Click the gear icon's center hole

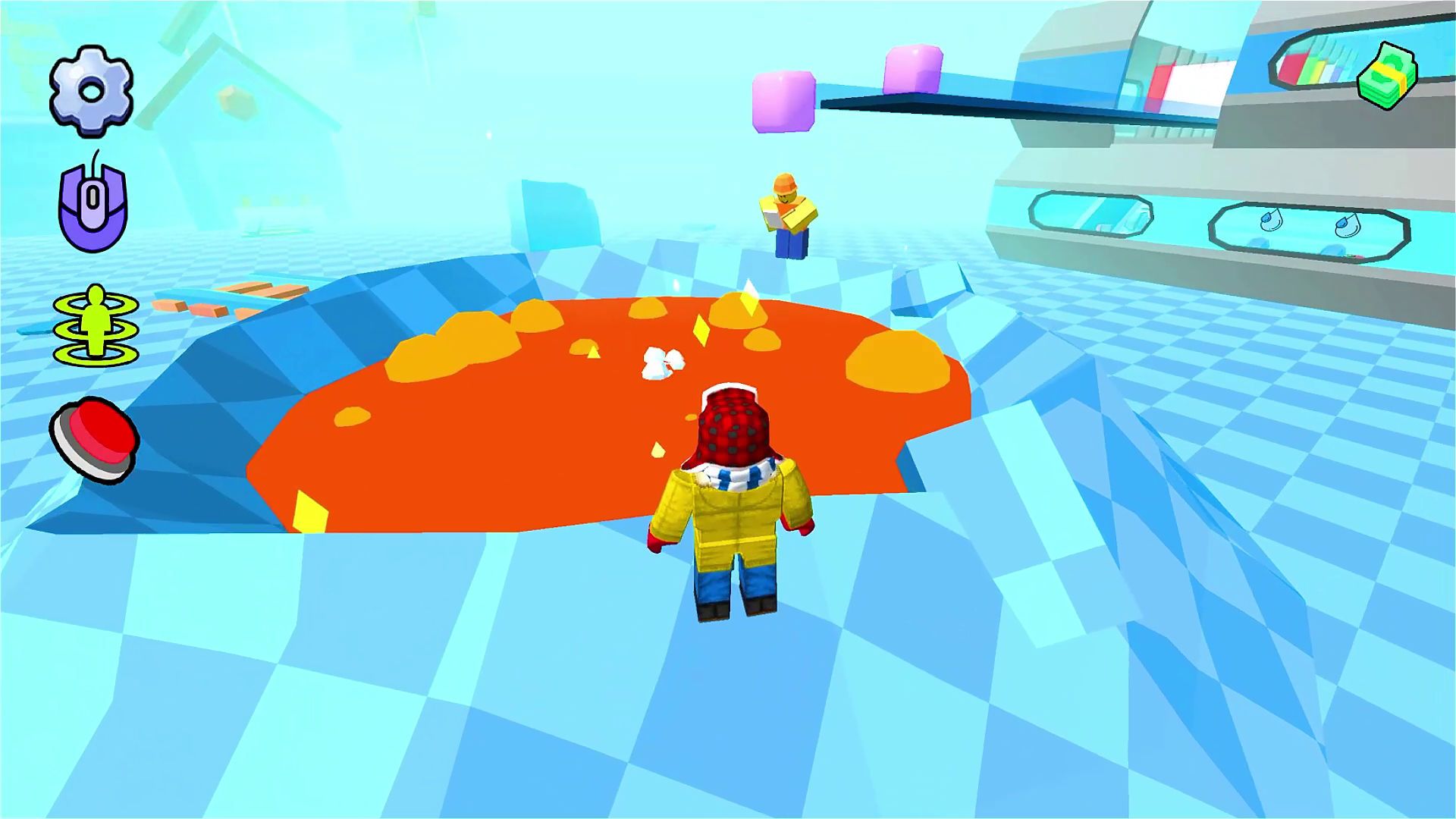tap(93, 91)
